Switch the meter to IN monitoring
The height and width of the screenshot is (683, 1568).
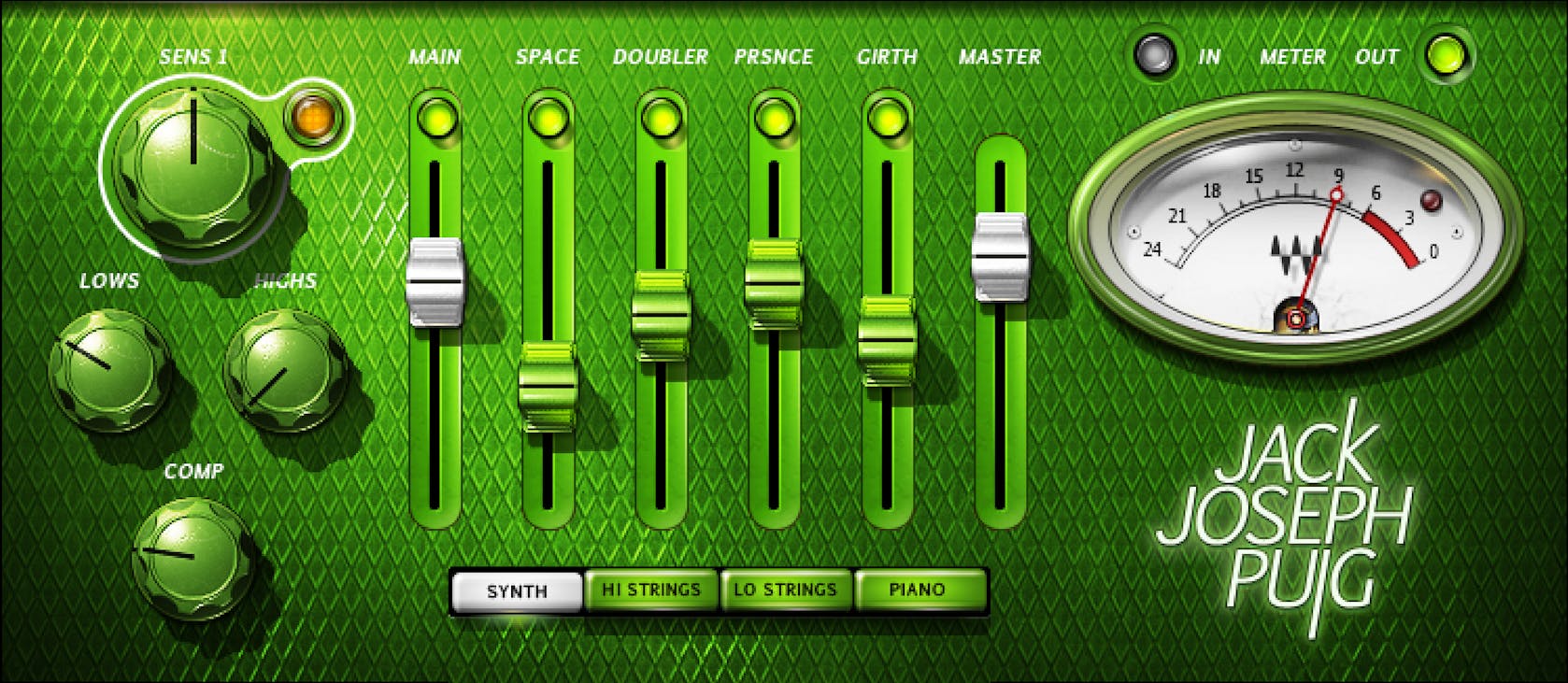point(1154,56)
